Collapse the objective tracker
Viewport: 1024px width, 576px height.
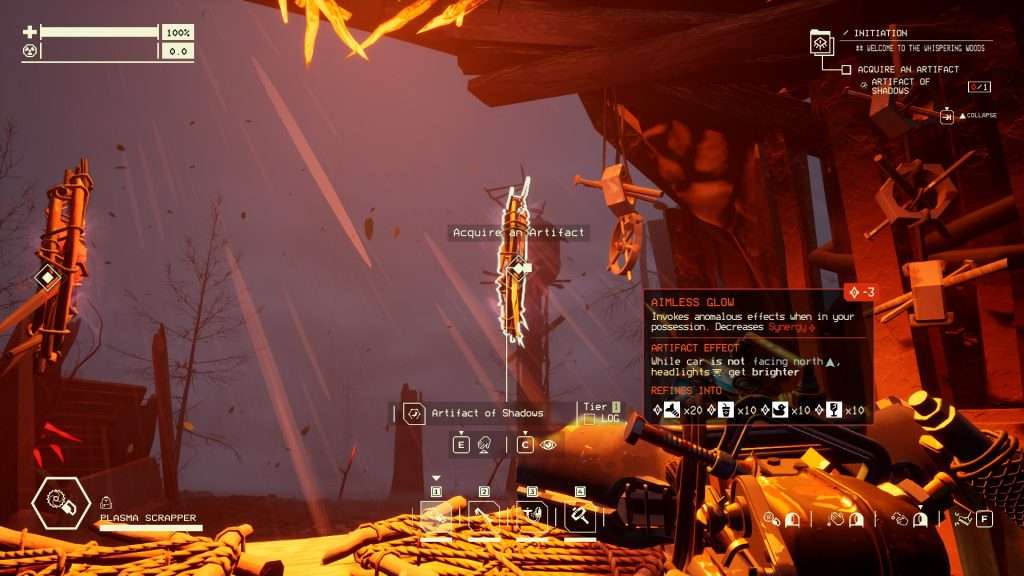click(x=947, y=116)
